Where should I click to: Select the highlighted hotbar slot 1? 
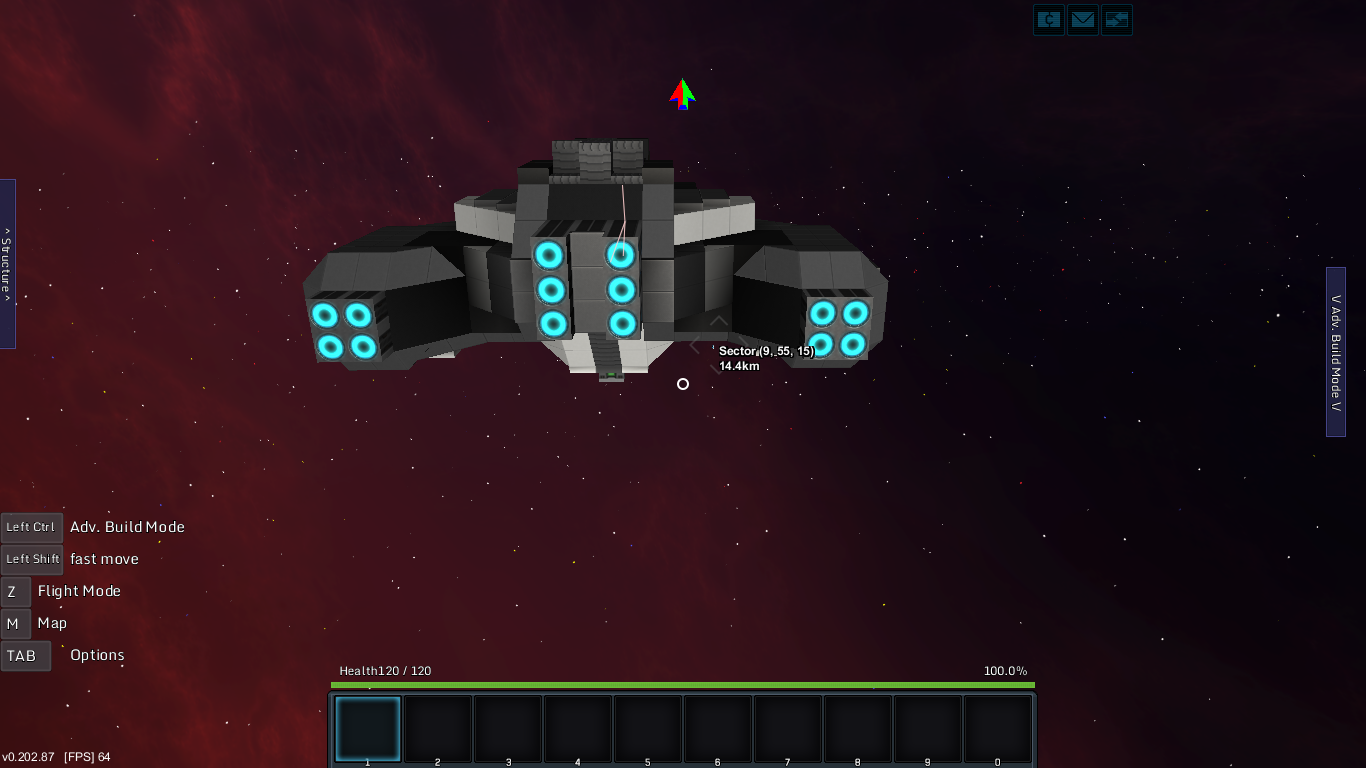368,729
